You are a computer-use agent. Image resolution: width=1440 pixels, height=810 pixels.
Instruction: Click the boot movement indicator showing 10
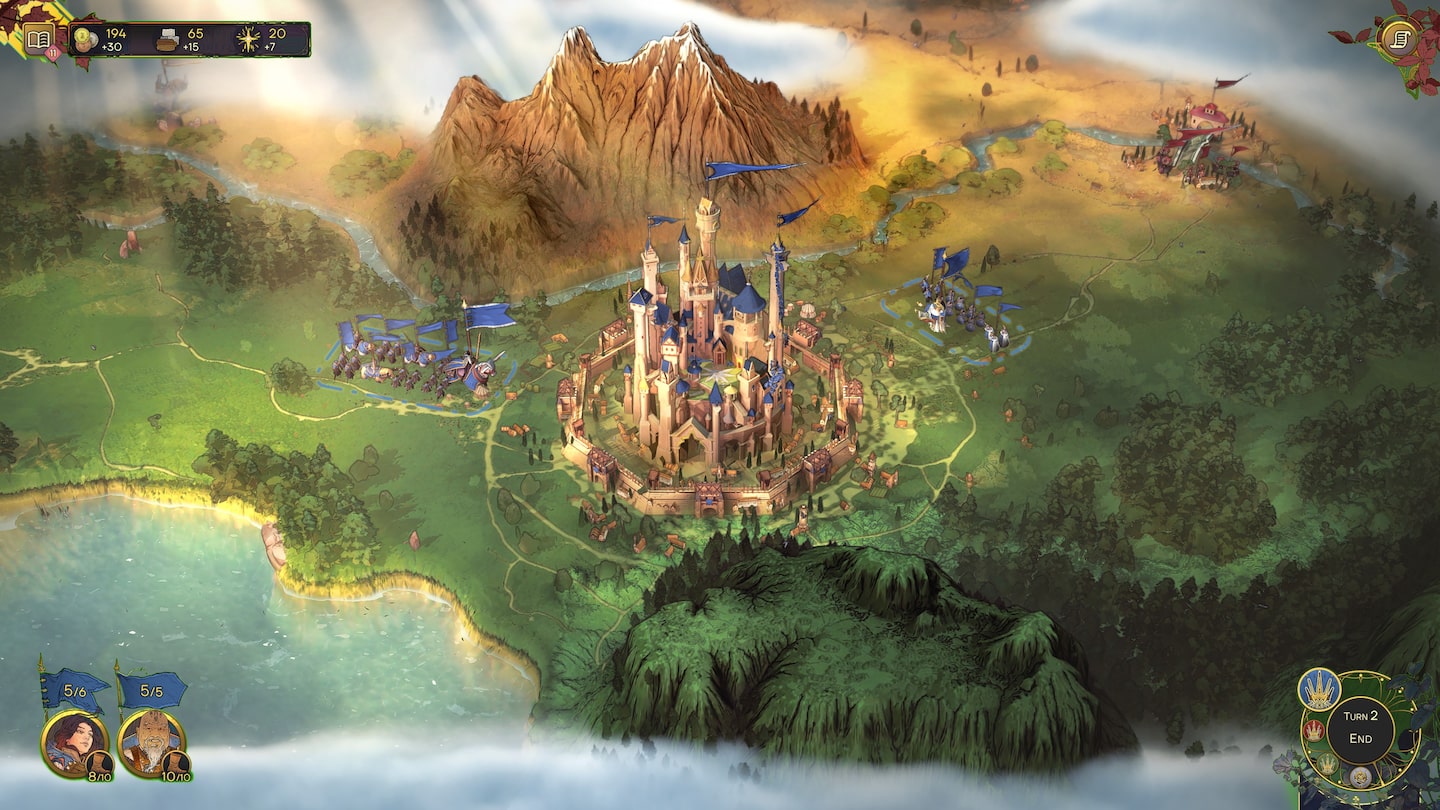point(177,764)
